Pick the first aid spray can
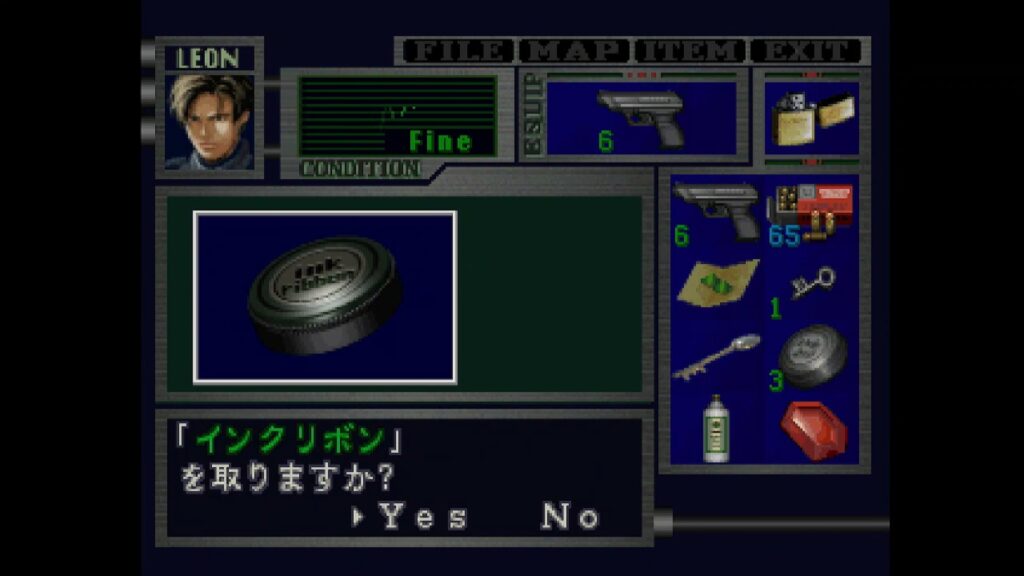Viewport: 1024px width, 576px height. pyautogui.click(x=714, y=428)
